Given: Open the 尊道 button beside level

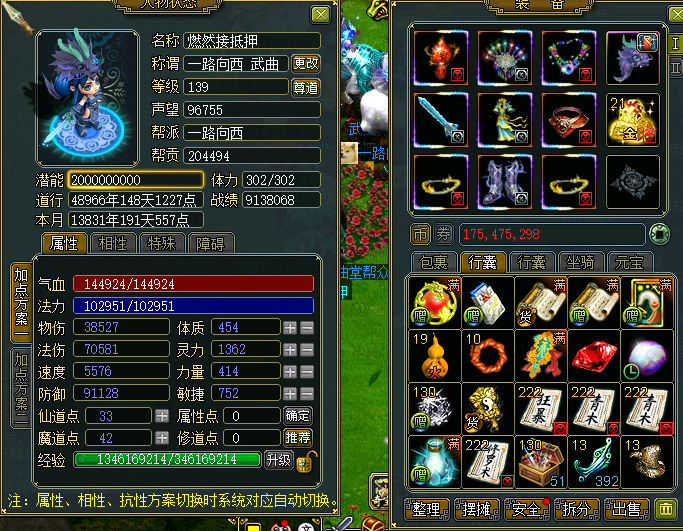Looking at the screenshot, I should coord(306,87).
